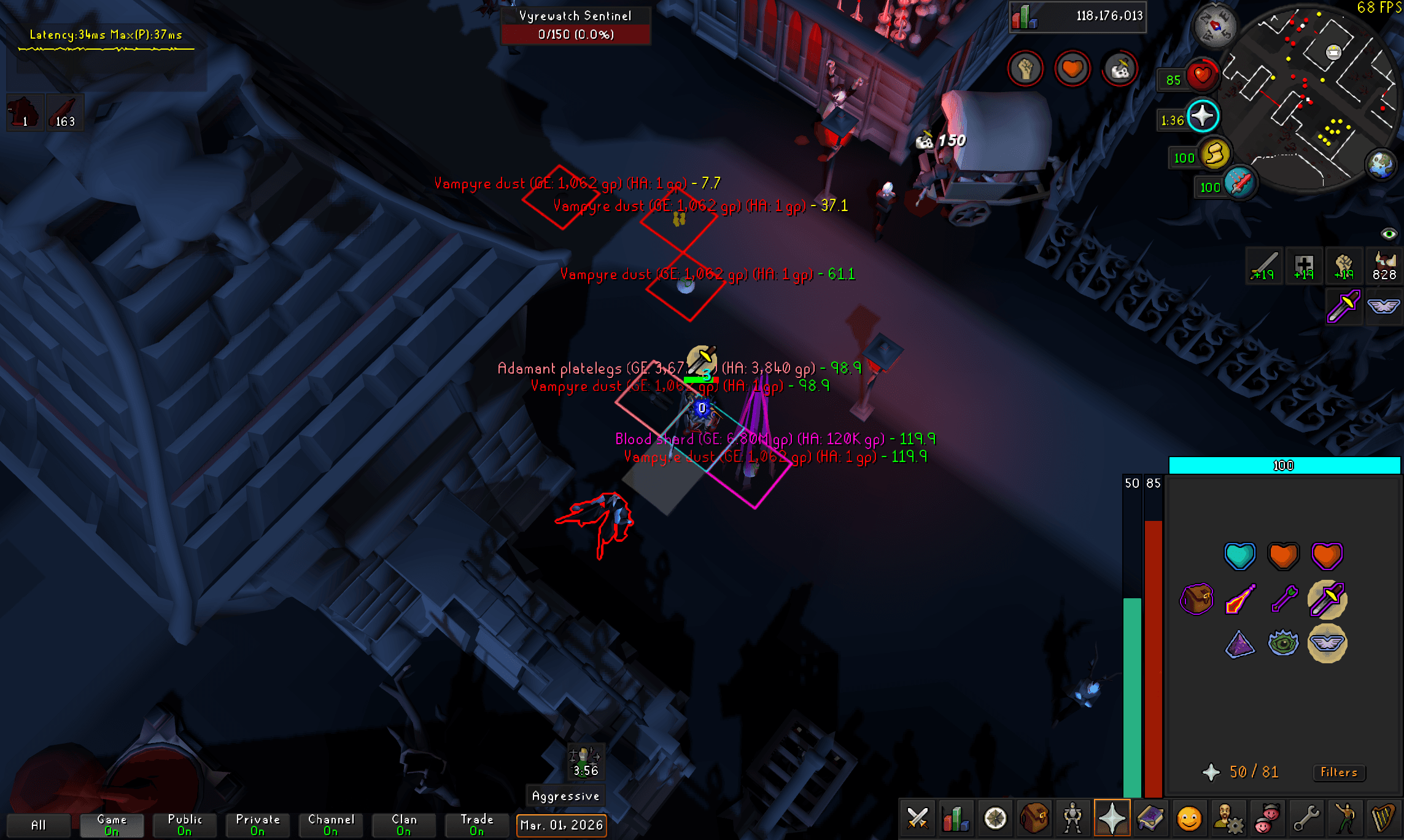This screenshot has width=1404, height=840.
Task: Open the emotes smiley tab
Action: point(1190,818)
